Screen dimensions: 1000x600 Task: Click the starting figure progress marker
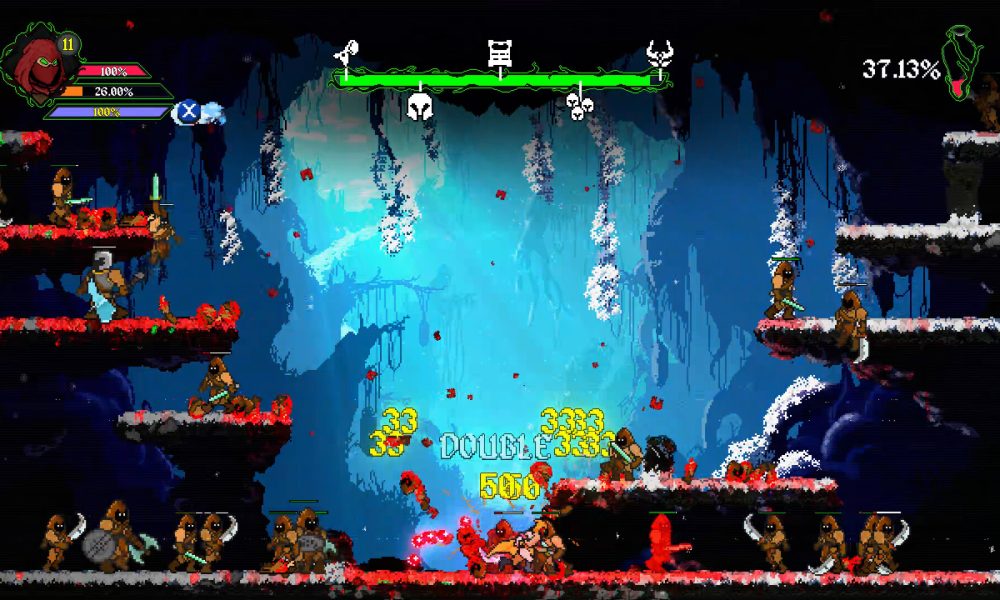(x=347, y=53)
